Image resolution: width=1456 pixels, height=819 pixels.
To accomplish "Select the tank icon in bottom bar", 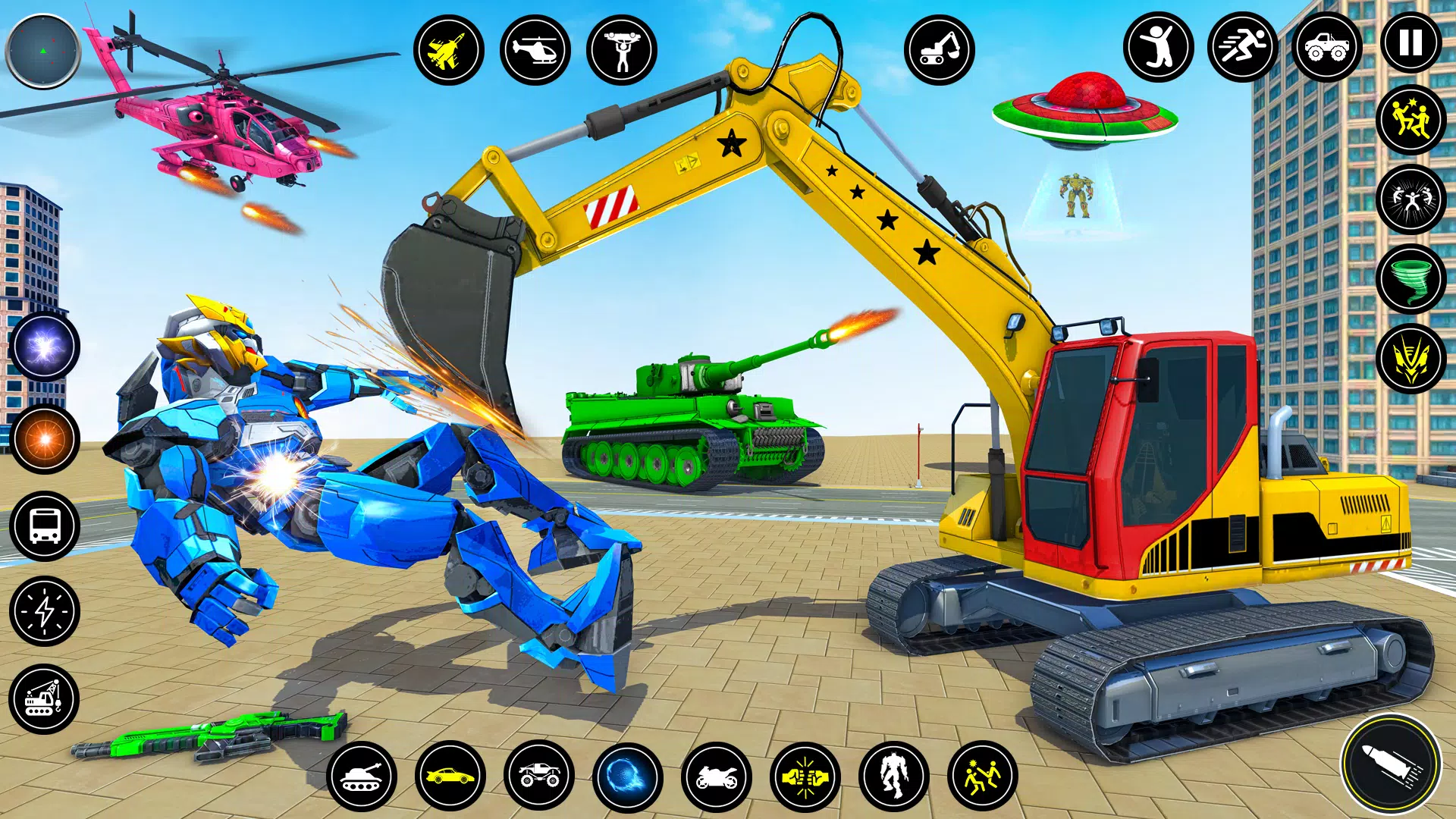I will [362, 777].
